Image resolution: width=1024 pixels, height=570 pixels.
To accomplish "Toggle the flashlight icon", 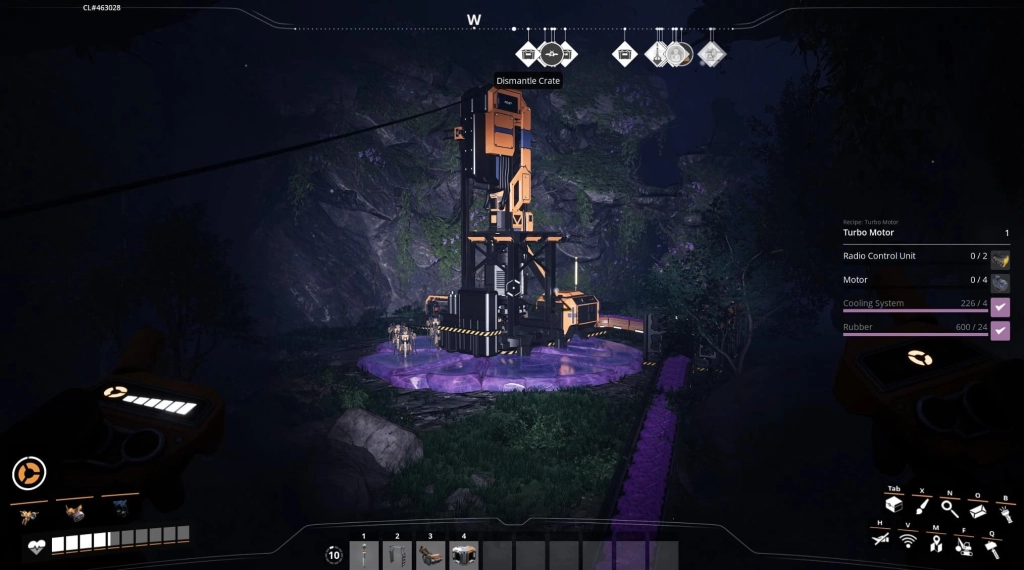I will (x=1005, y=512).
